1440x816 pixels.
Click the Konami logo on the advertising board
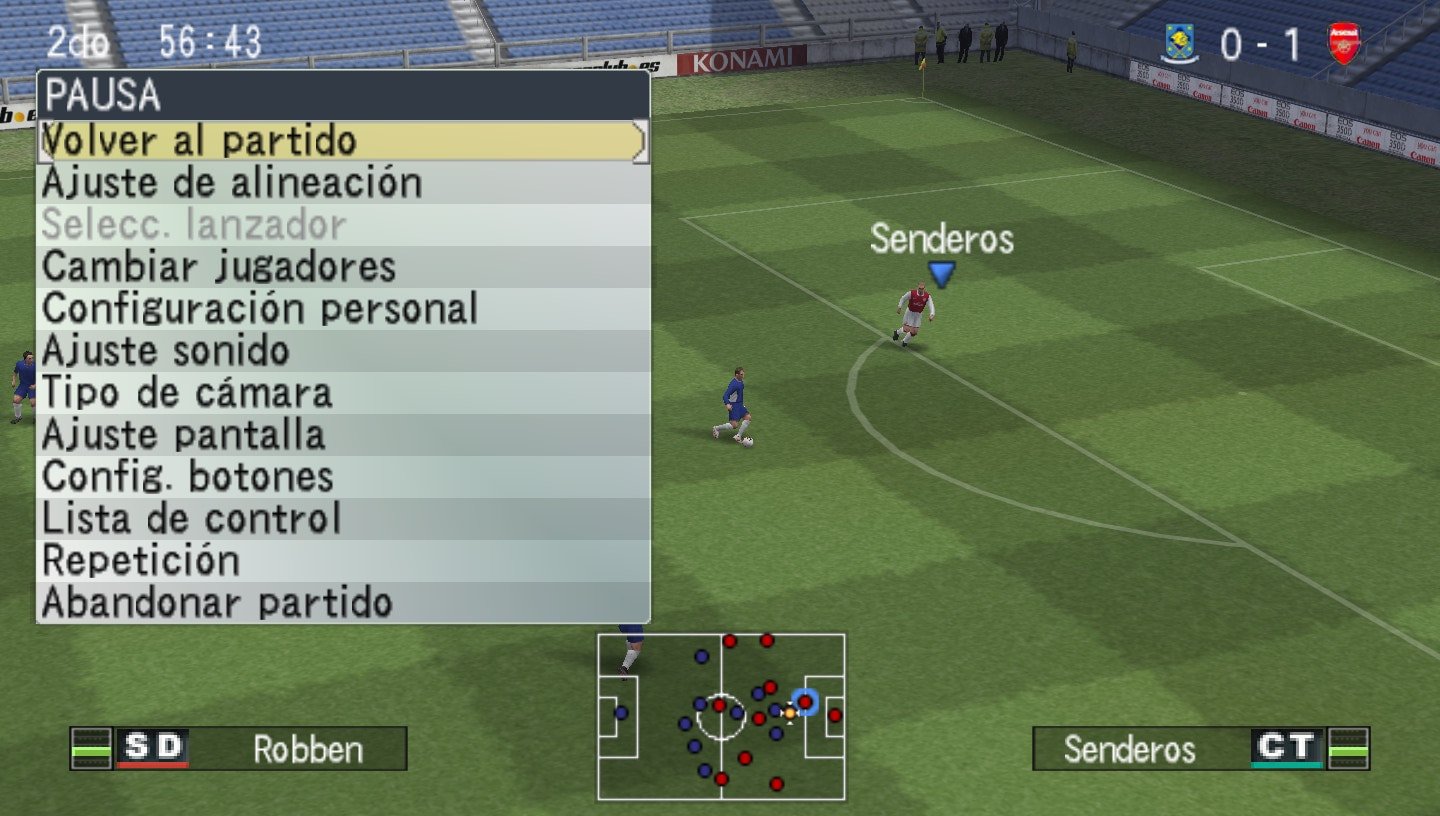pos(742,57)
